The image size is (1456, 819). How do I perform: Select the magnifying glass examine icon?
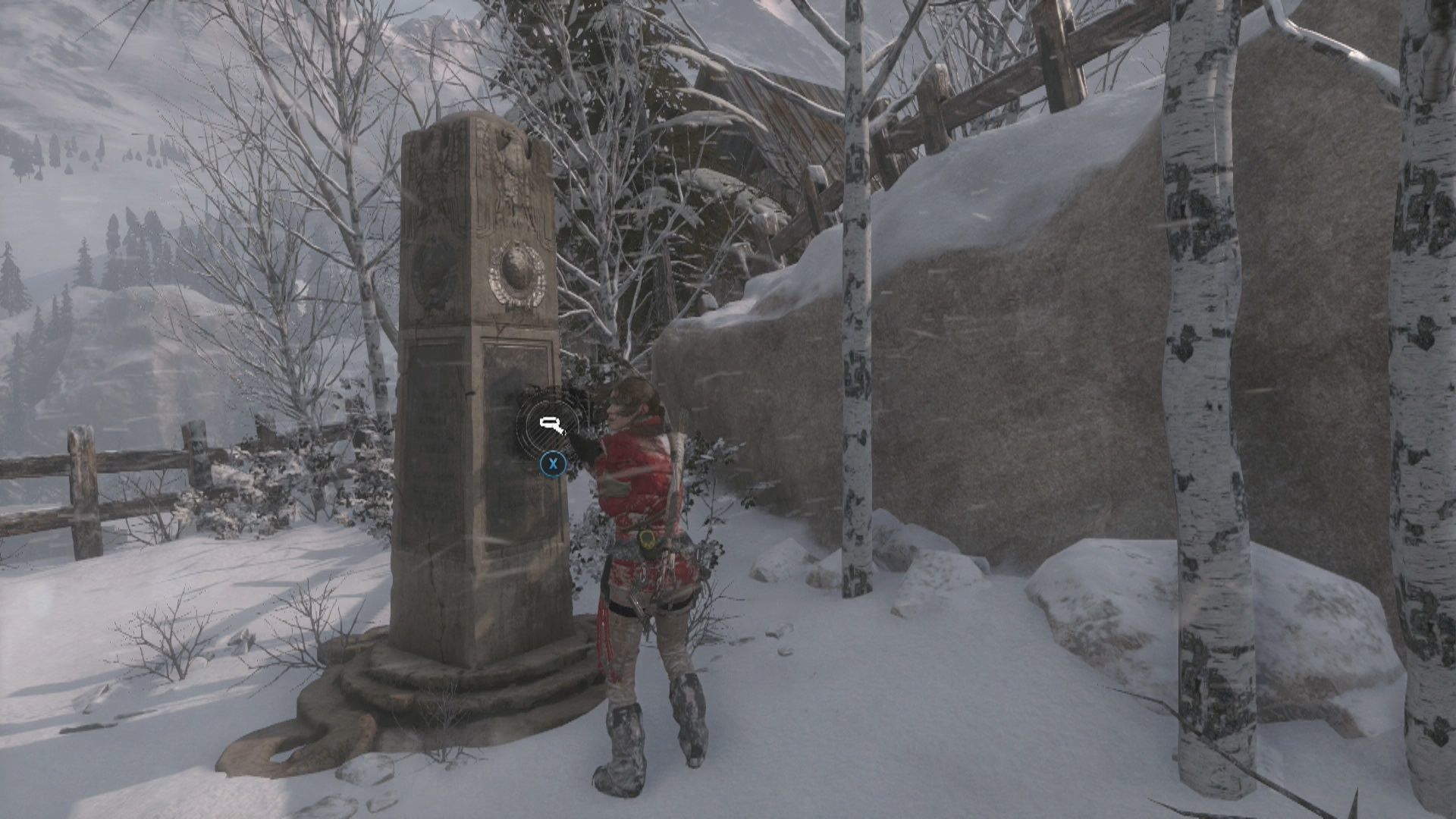[x=551, y=425]
